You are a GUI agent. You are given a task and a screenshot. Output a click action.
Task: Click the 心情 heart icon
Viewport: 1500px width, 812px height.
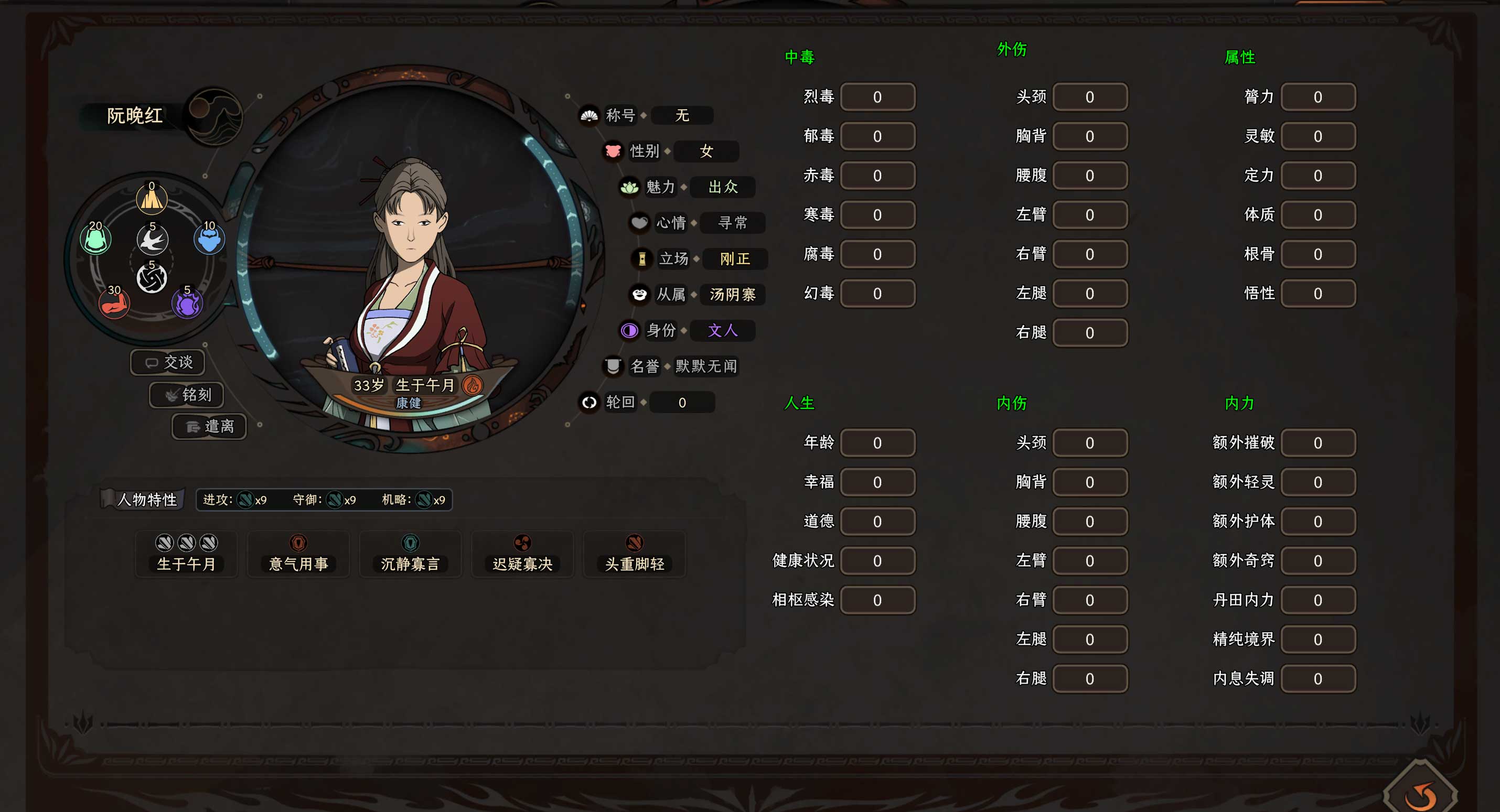click(x=639, y=223)
